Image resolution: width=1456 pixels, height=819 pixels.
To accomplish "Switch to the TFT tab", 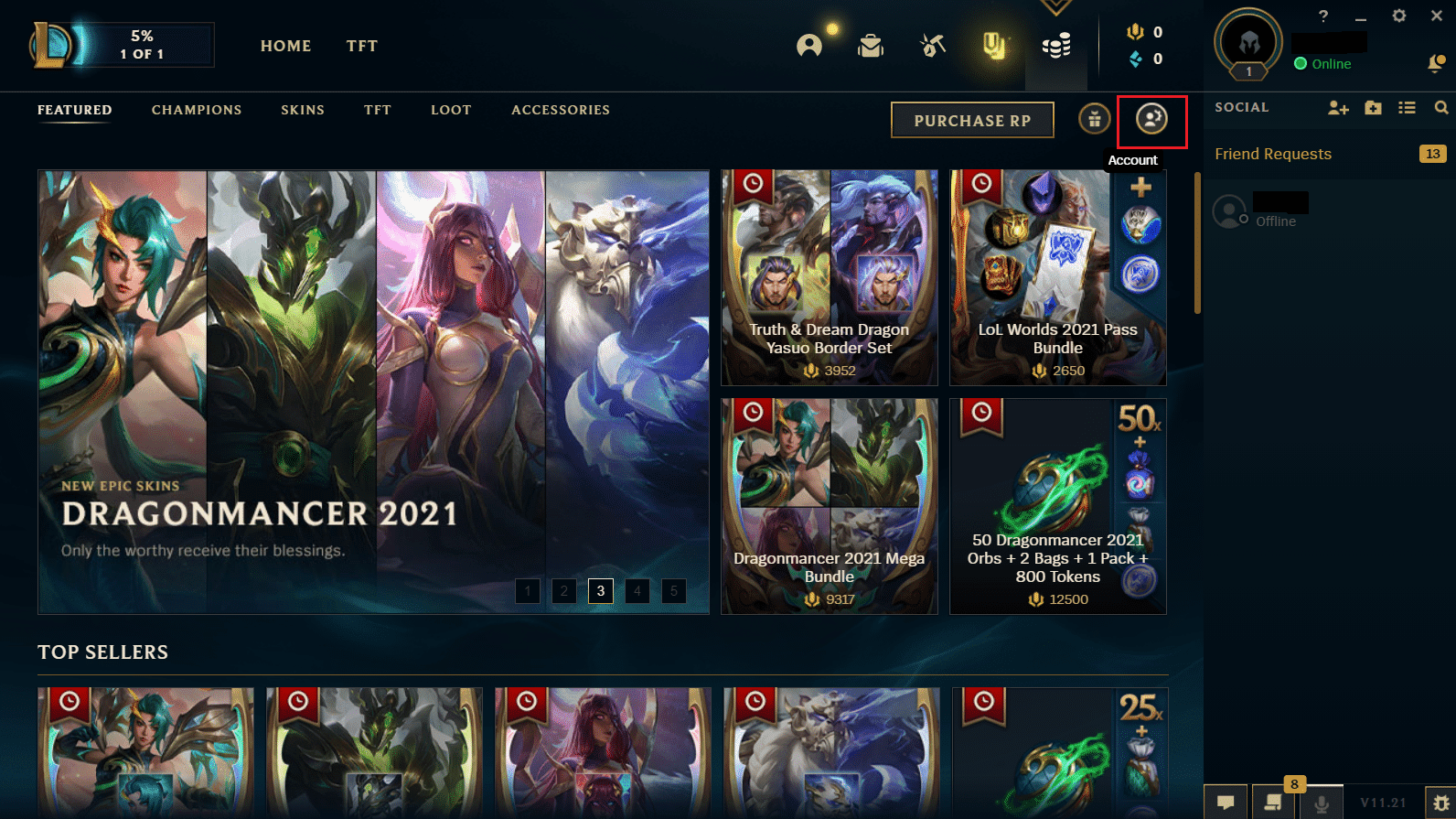I will [x=361, y=46].
